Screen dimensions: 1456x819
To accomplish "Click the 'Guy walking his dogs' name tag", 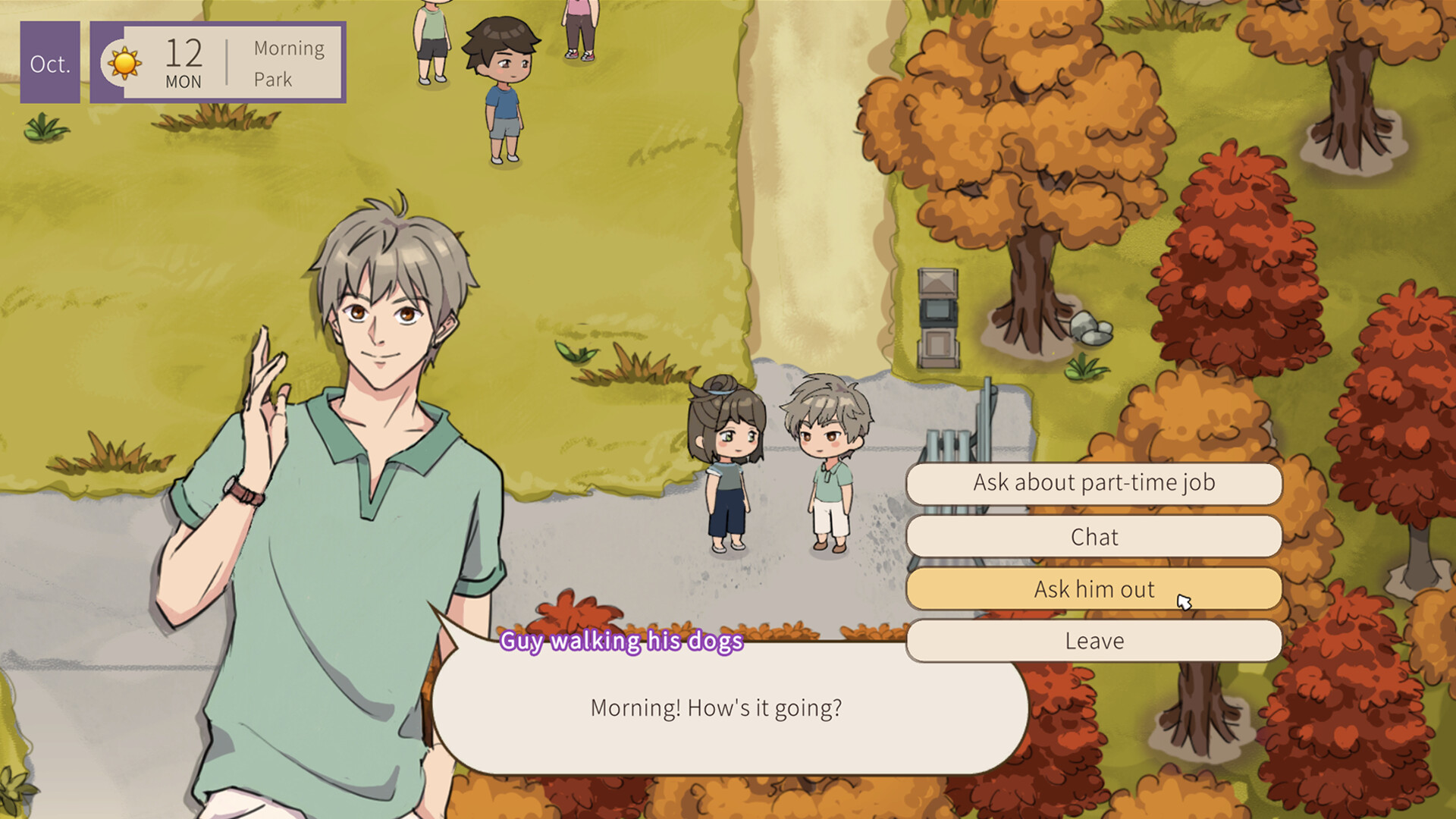I will coord(622,642).
